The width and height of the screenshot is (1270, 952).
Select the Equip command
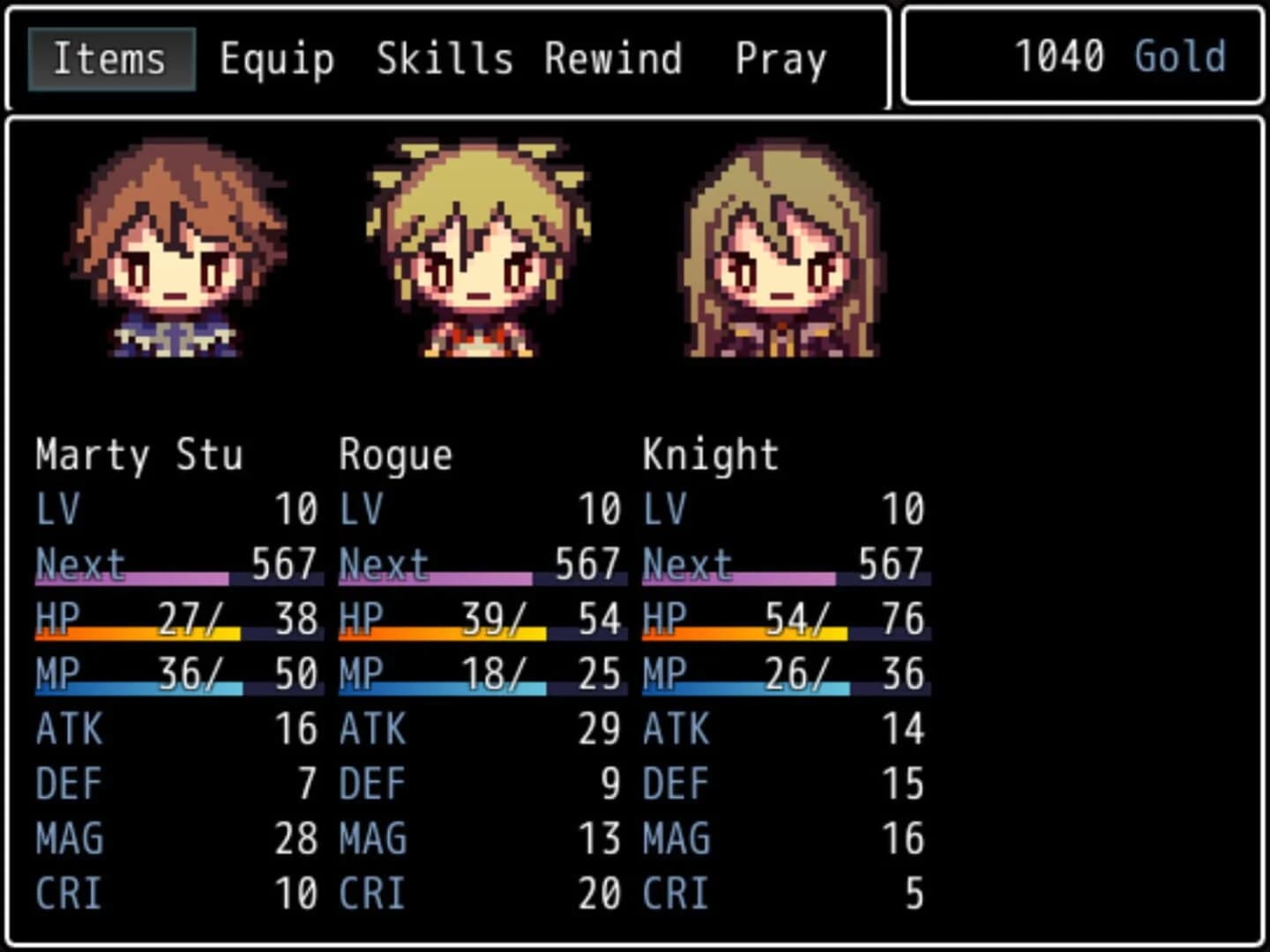(277, 57)
